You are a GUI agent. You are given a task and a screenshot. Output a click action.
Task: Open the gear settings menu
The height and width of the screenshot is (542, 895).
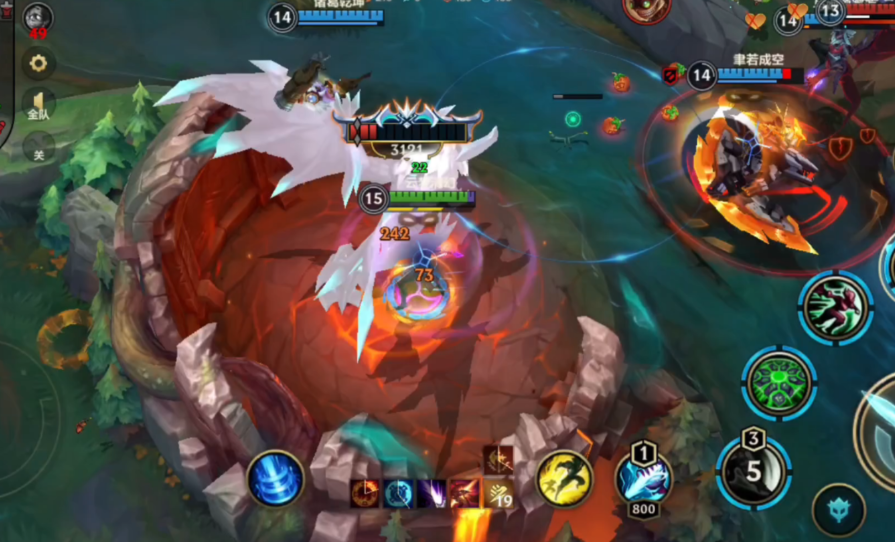(x=38, y=63)
